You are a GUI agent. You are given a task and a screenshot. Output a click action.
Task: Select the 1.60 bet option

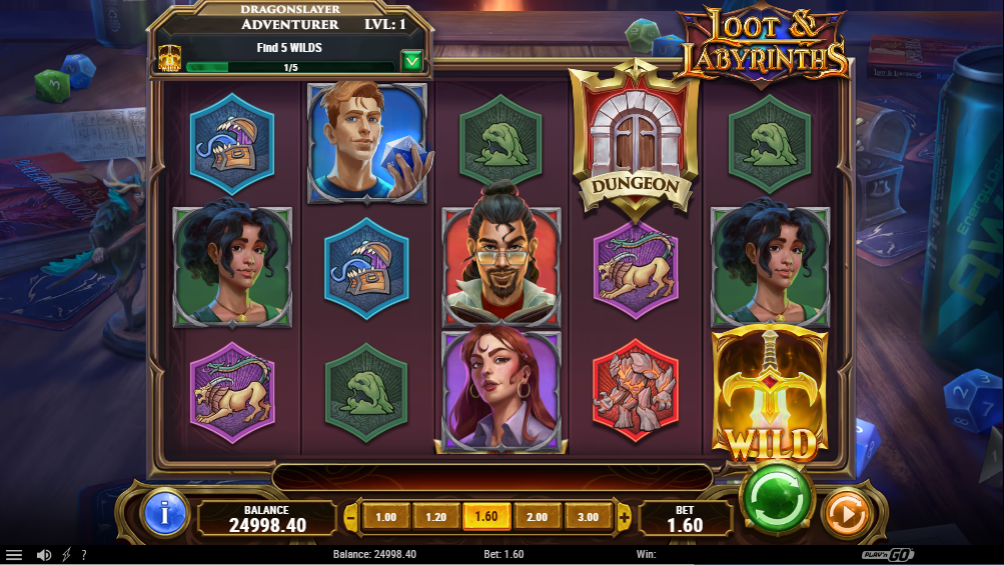[x=487, y=517]
